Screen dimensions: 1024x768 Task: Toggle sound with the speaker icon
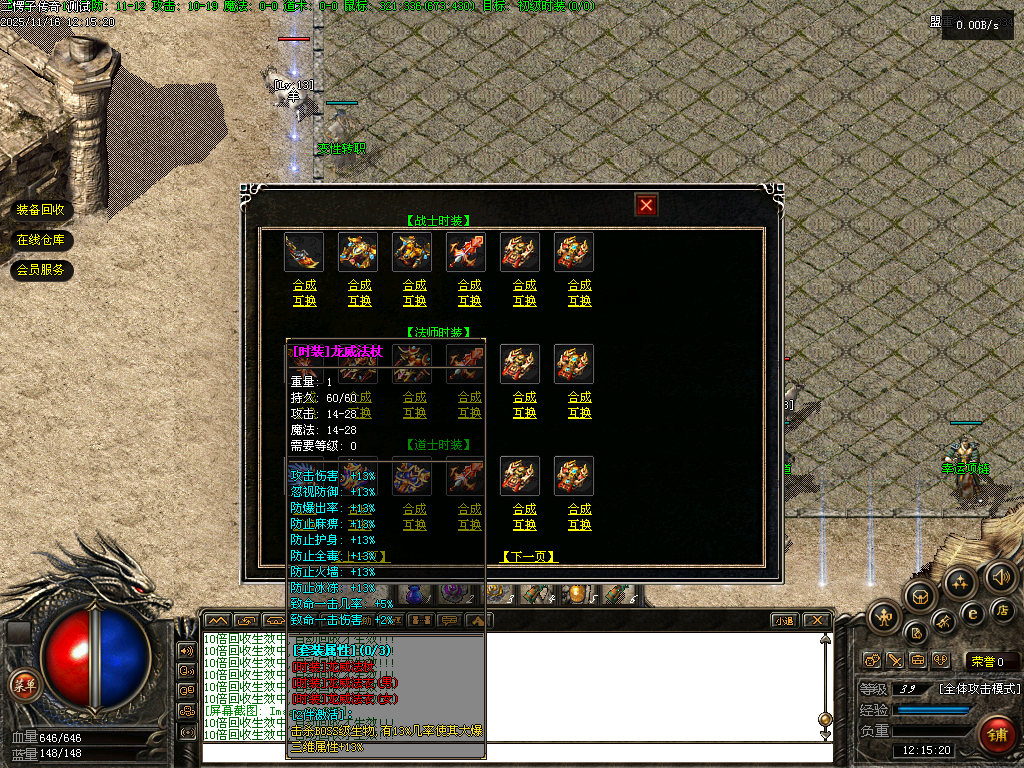[1000, 577]
